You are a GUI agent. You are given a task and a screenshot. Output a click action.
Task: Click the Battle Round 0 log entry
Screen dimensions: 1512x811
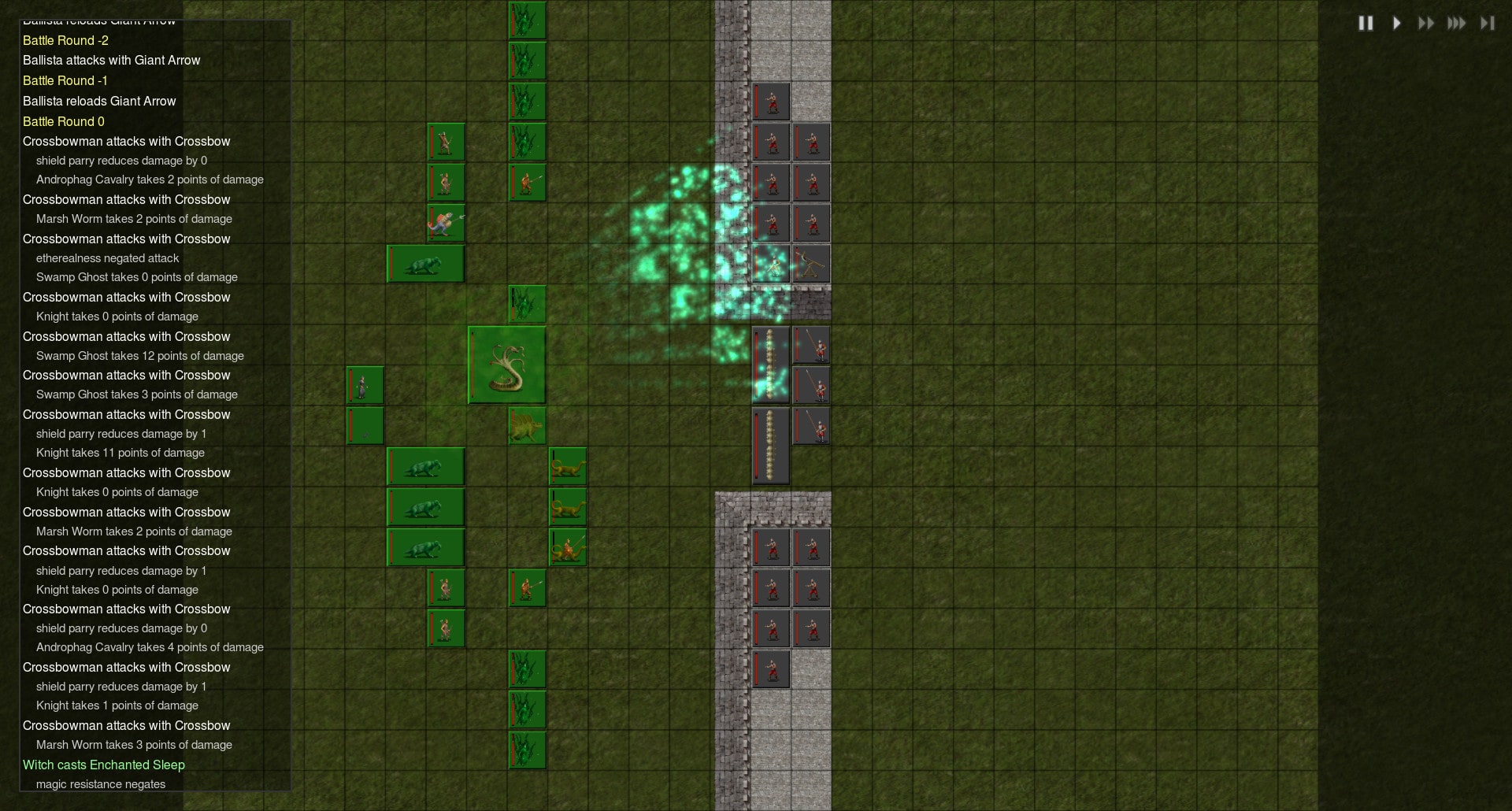tap(63, 121)
